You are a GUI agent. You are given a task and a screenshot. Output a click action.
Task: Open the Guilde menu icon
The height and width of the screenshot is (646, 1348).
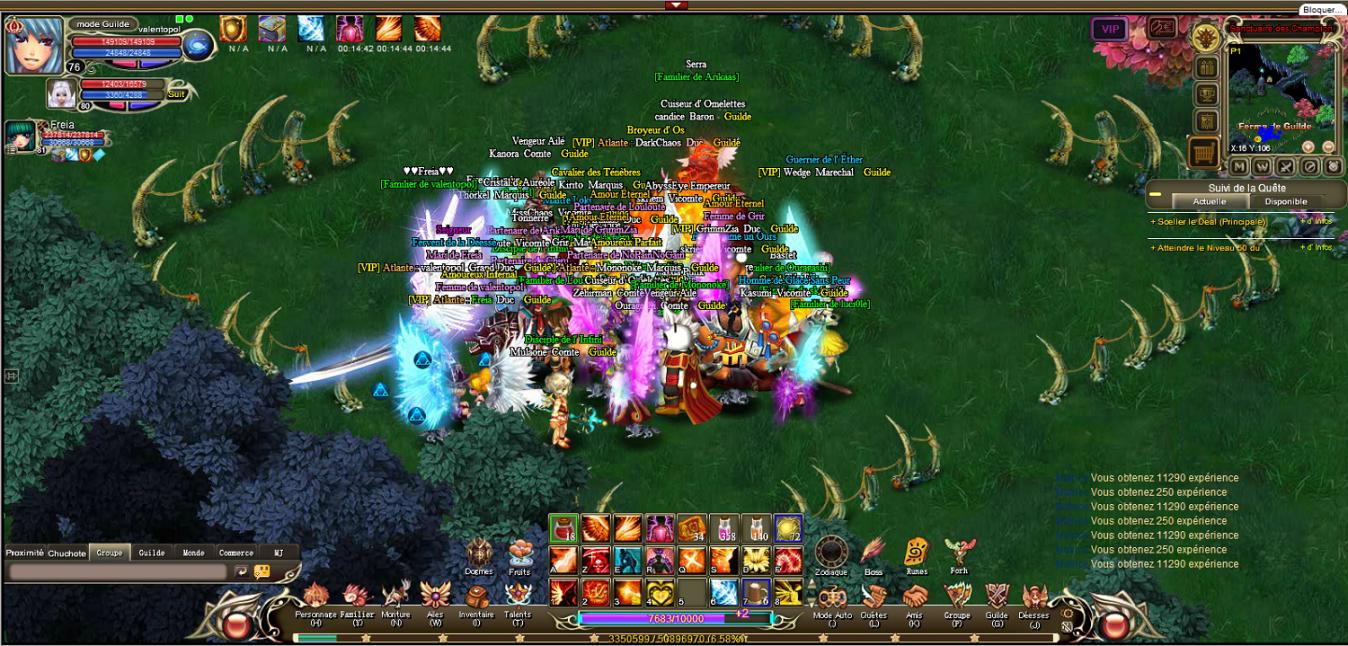(x=996, y=598)
